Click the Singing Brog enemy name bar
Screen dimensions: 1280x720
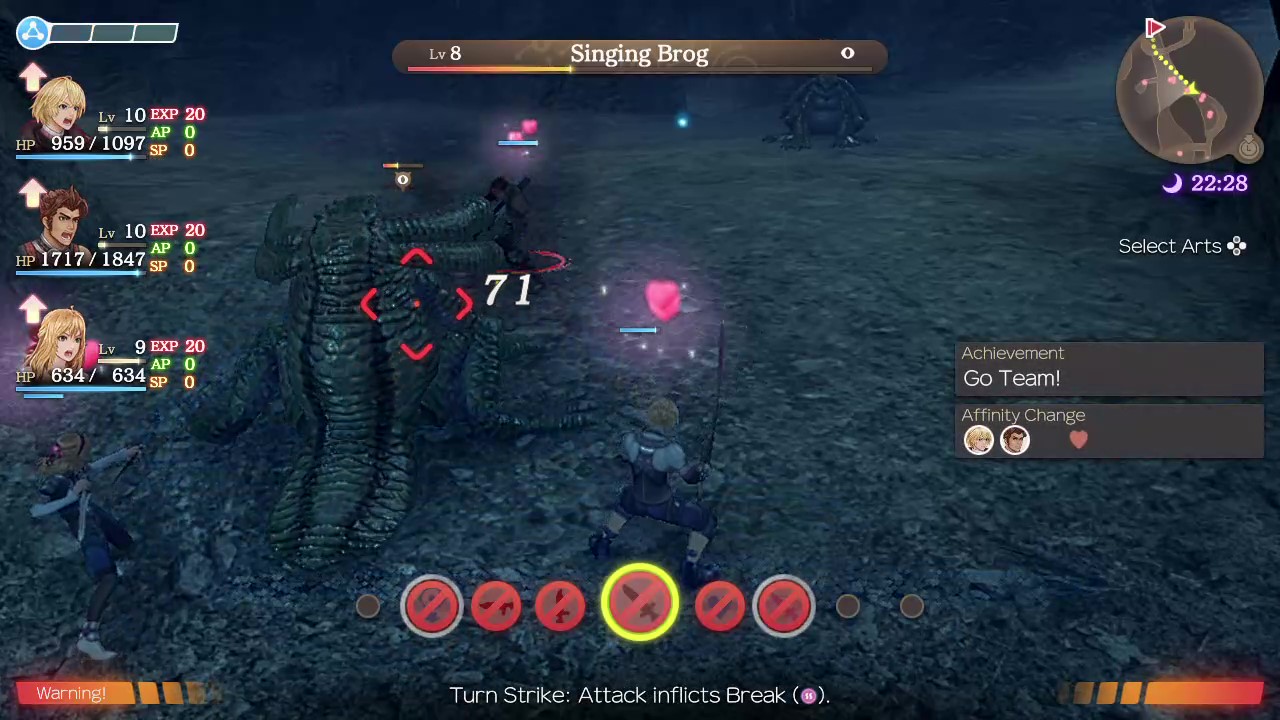[639, 53]
